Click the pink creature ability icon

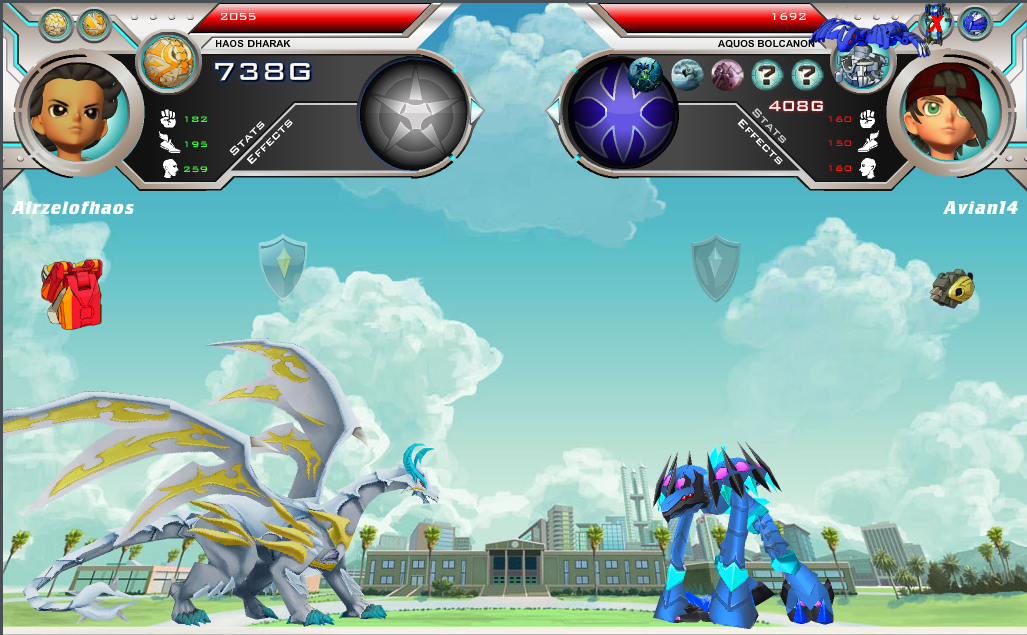click(727, 75)
